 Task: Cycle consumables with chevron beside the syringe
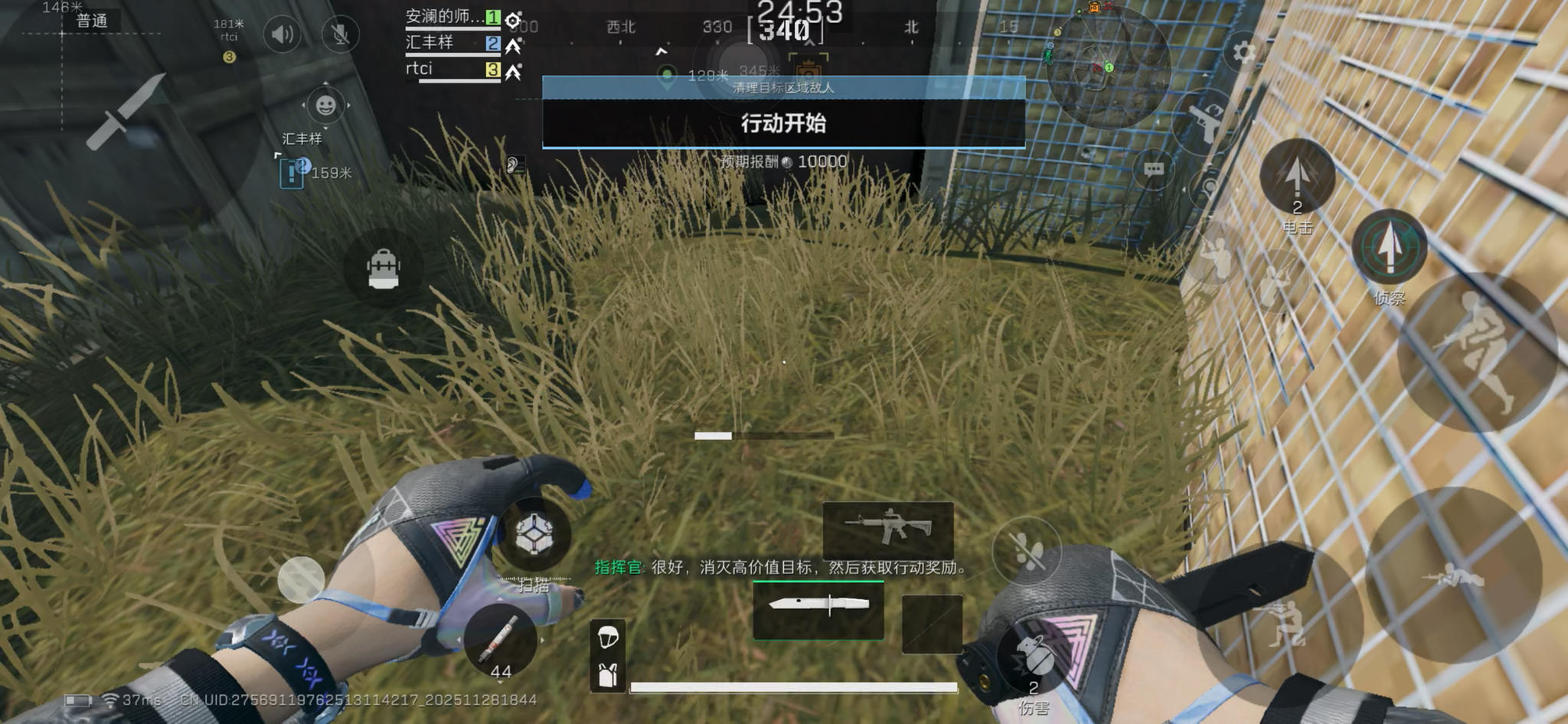(543, 639)
